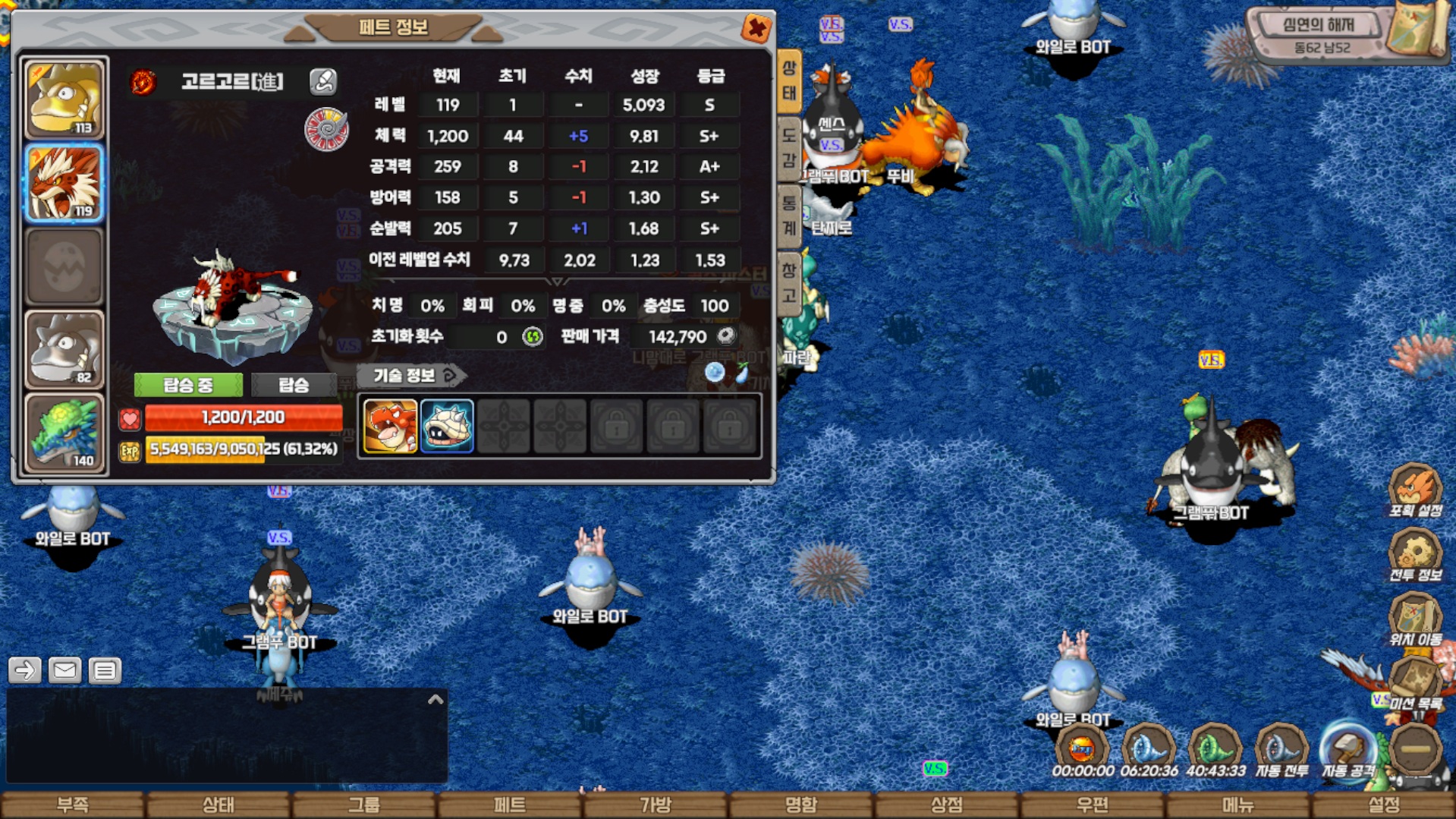Select the orange dinosaur skill slot
The height and width of the screenshot is (819, 1456).
[390, 427]
